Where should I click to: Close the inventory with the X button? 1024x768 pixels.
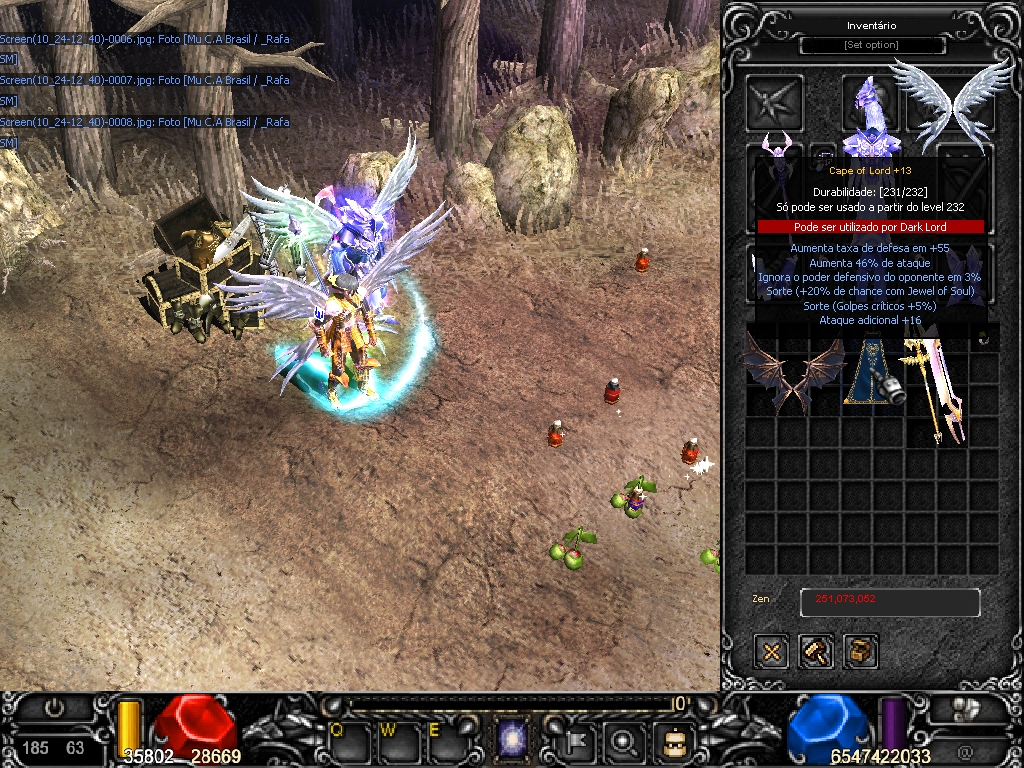[771, 652]
